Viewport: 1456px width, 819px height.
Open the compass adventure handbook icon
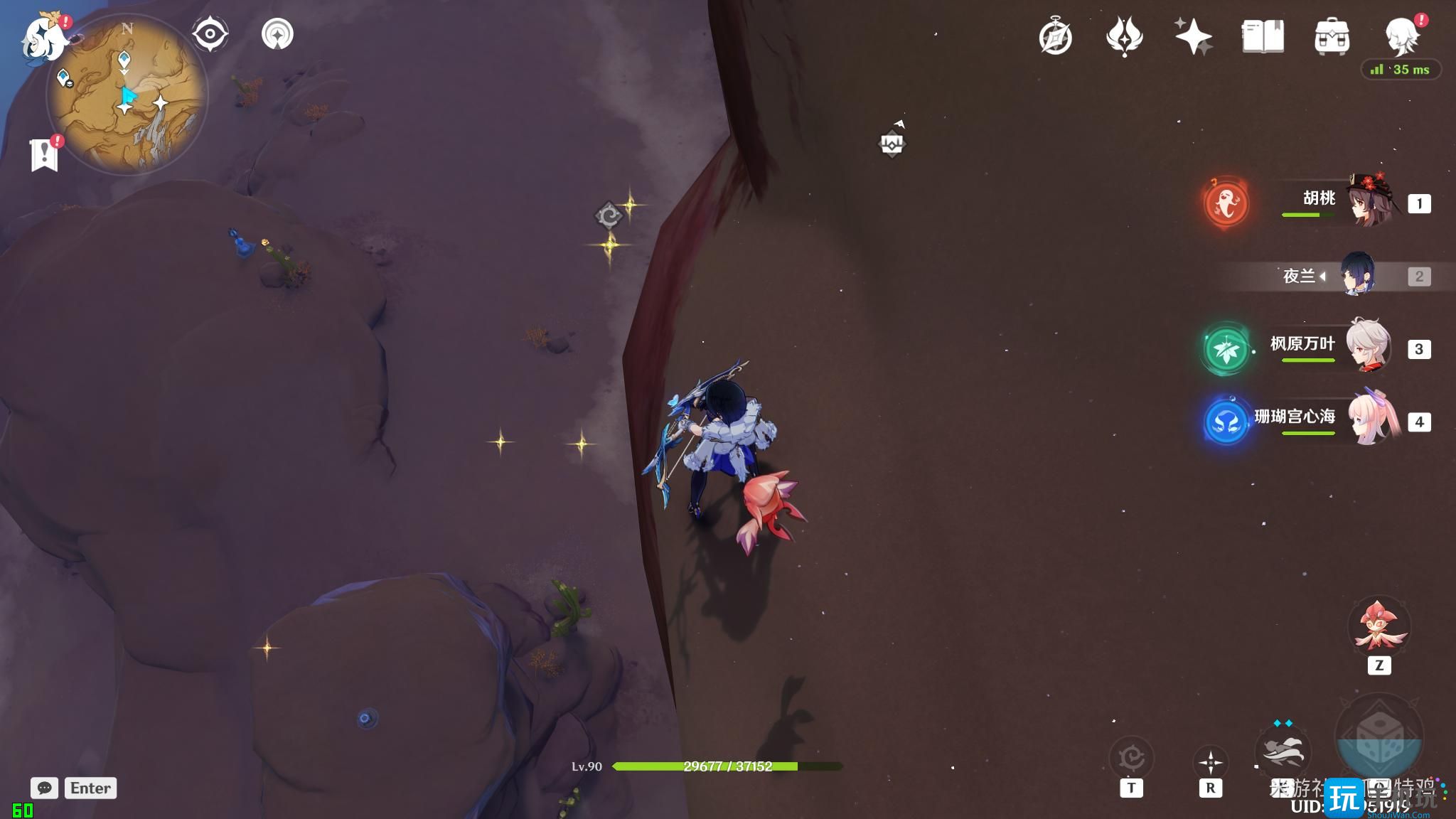point(1055,37)
